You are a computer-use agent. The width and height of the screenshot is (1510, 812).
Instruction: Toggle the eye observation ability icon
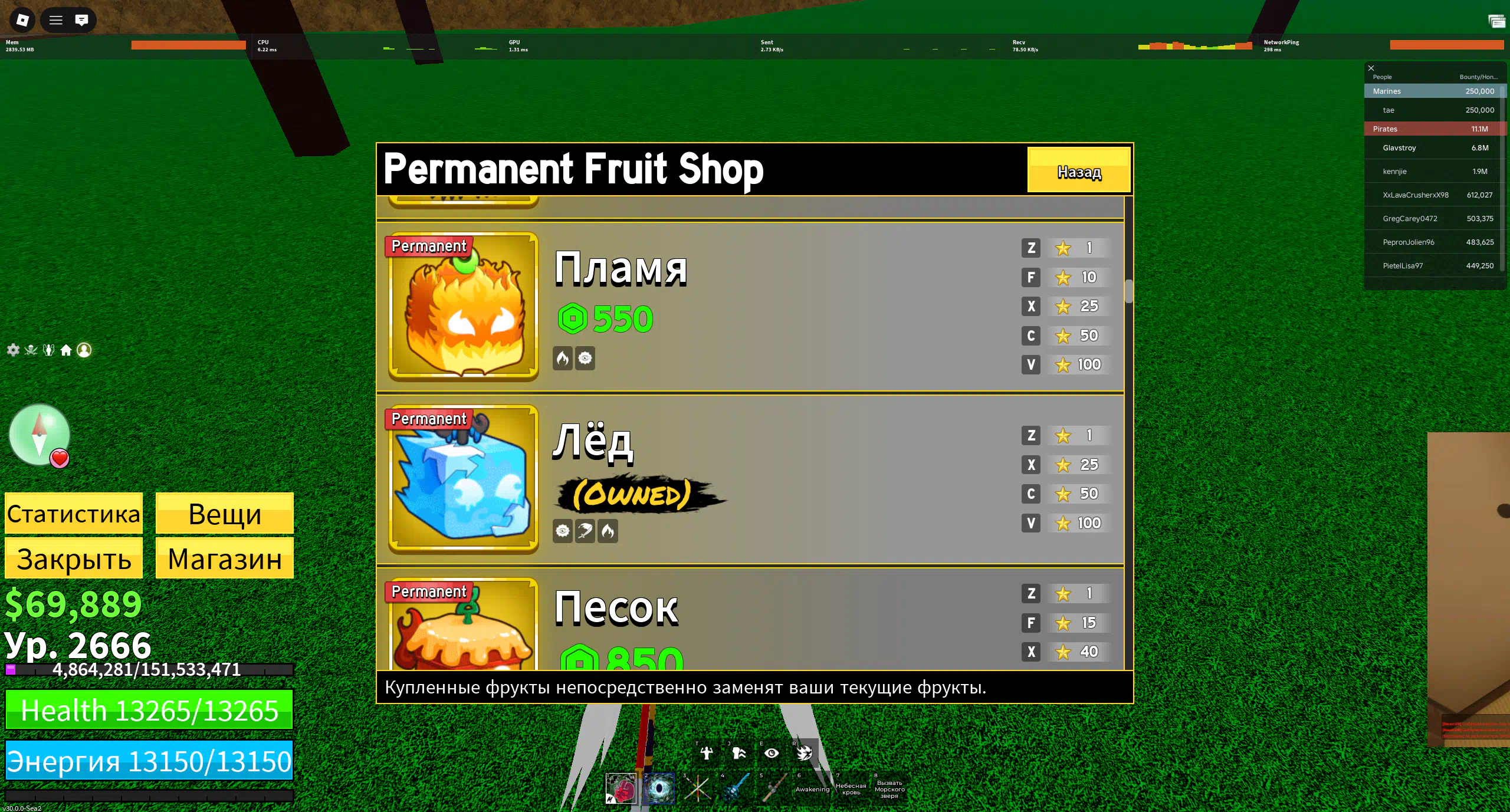coord(772,753)
